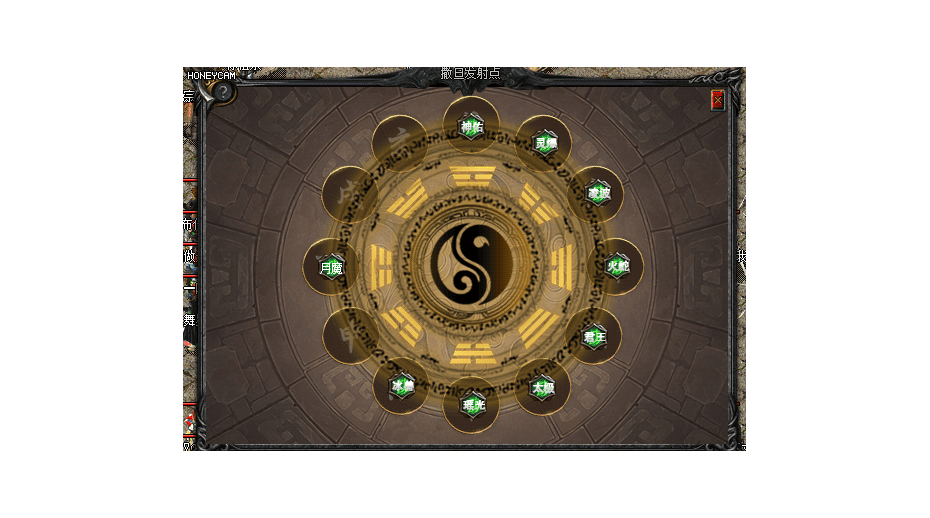Activate the 月魔 skill orb
Image resolution: width=930 pixels, height=518 pixels.
(x=331, y=267)
